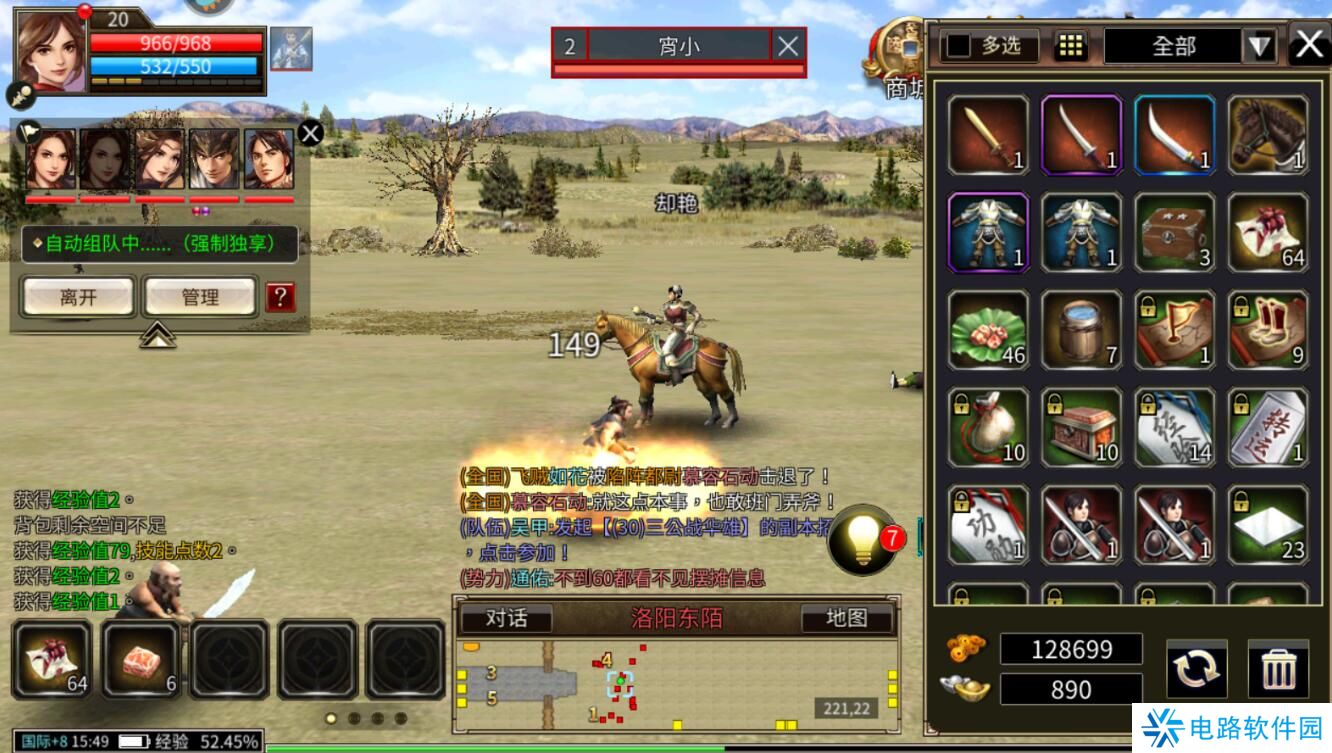Select the purple-bordered armor item

click(x=988, y=232)
